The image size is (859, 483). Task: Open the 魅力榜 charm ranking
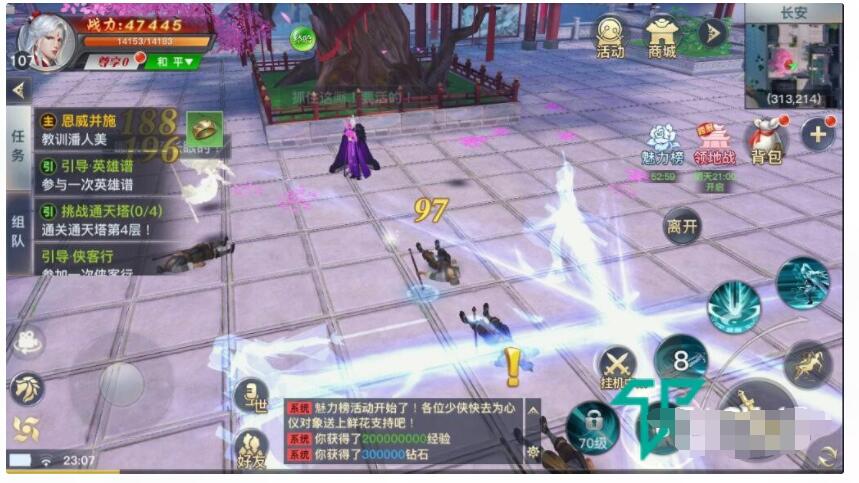[x=662, y=145]
